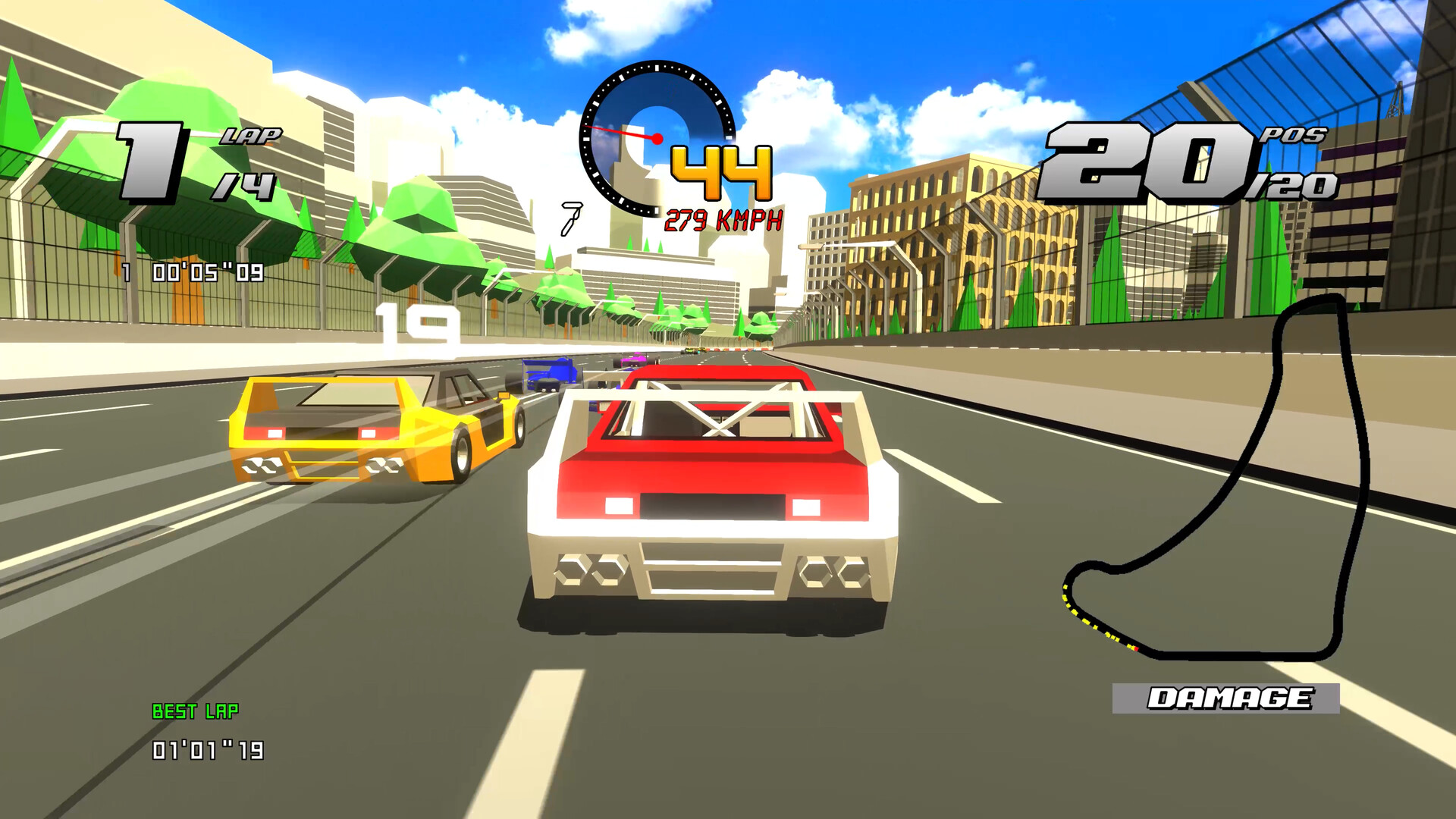Click the blue car in the distance

point(548,372)
